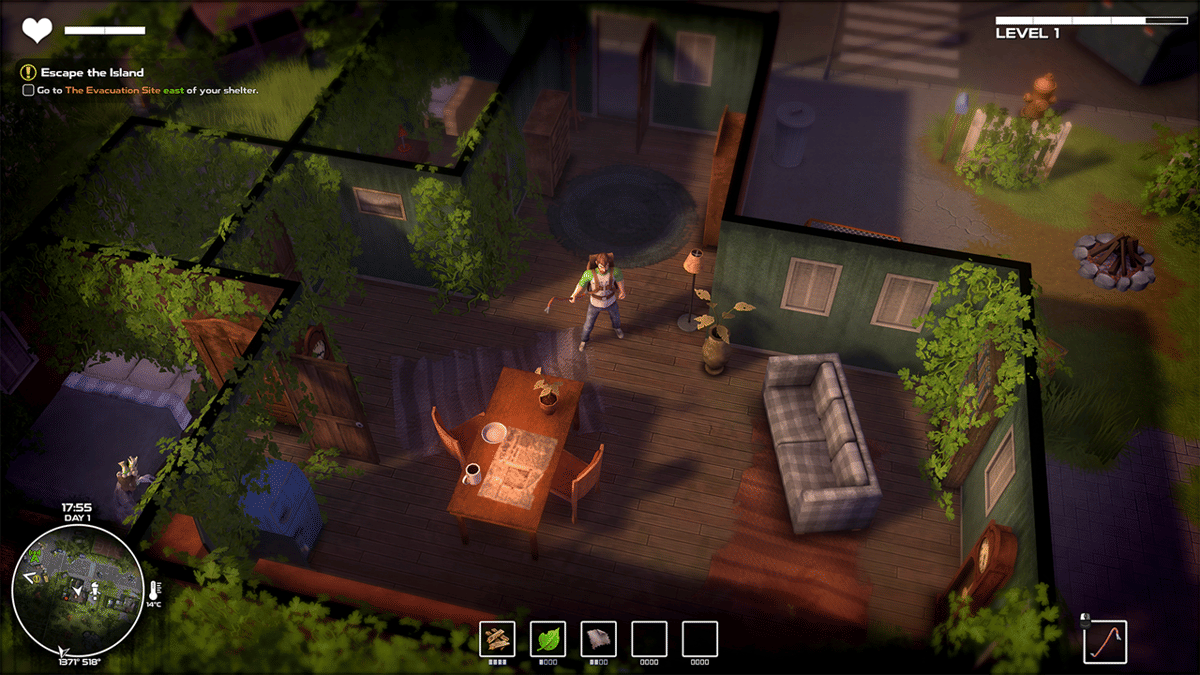
Task: Click the Escape the Island quest title
Action: coord(92,73)
